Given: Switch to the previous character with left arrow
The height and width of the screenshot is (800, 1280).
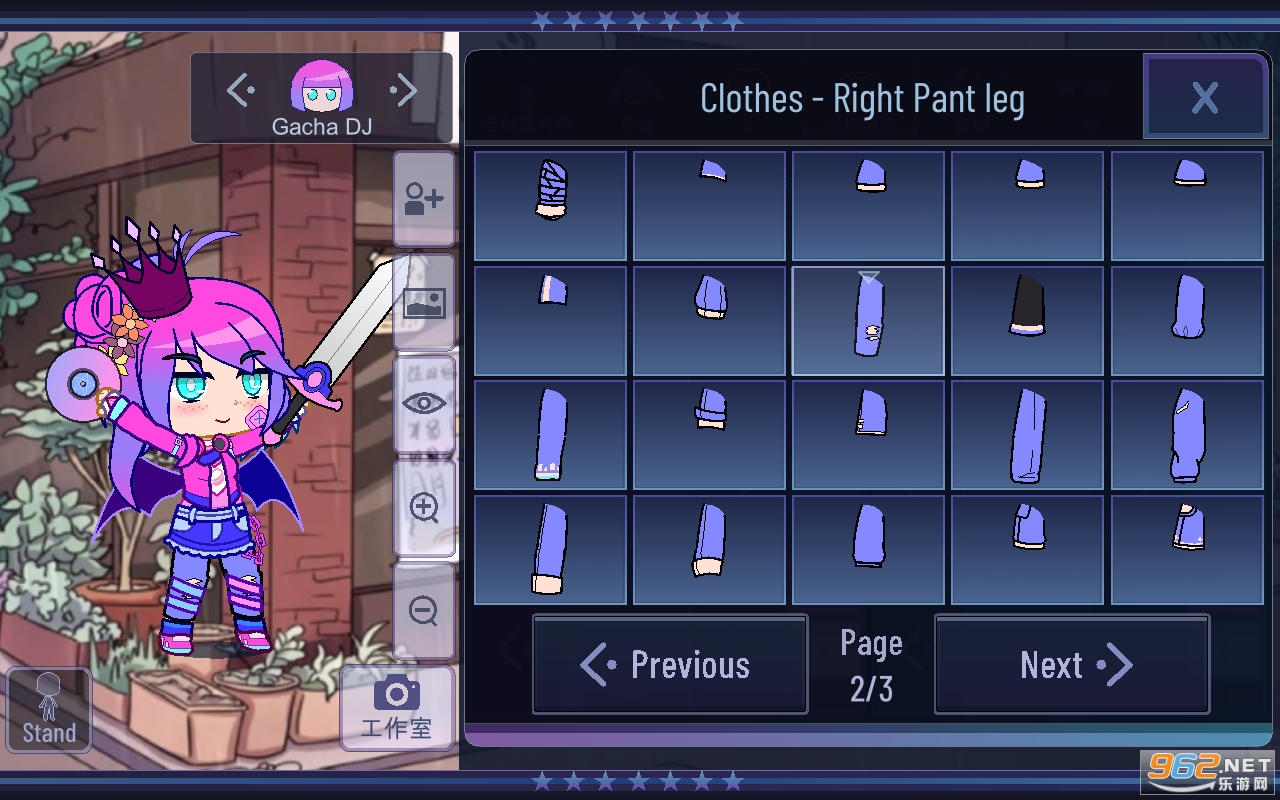Looking at the screenshot, I should pyautogui.click(x=240, y=91).
